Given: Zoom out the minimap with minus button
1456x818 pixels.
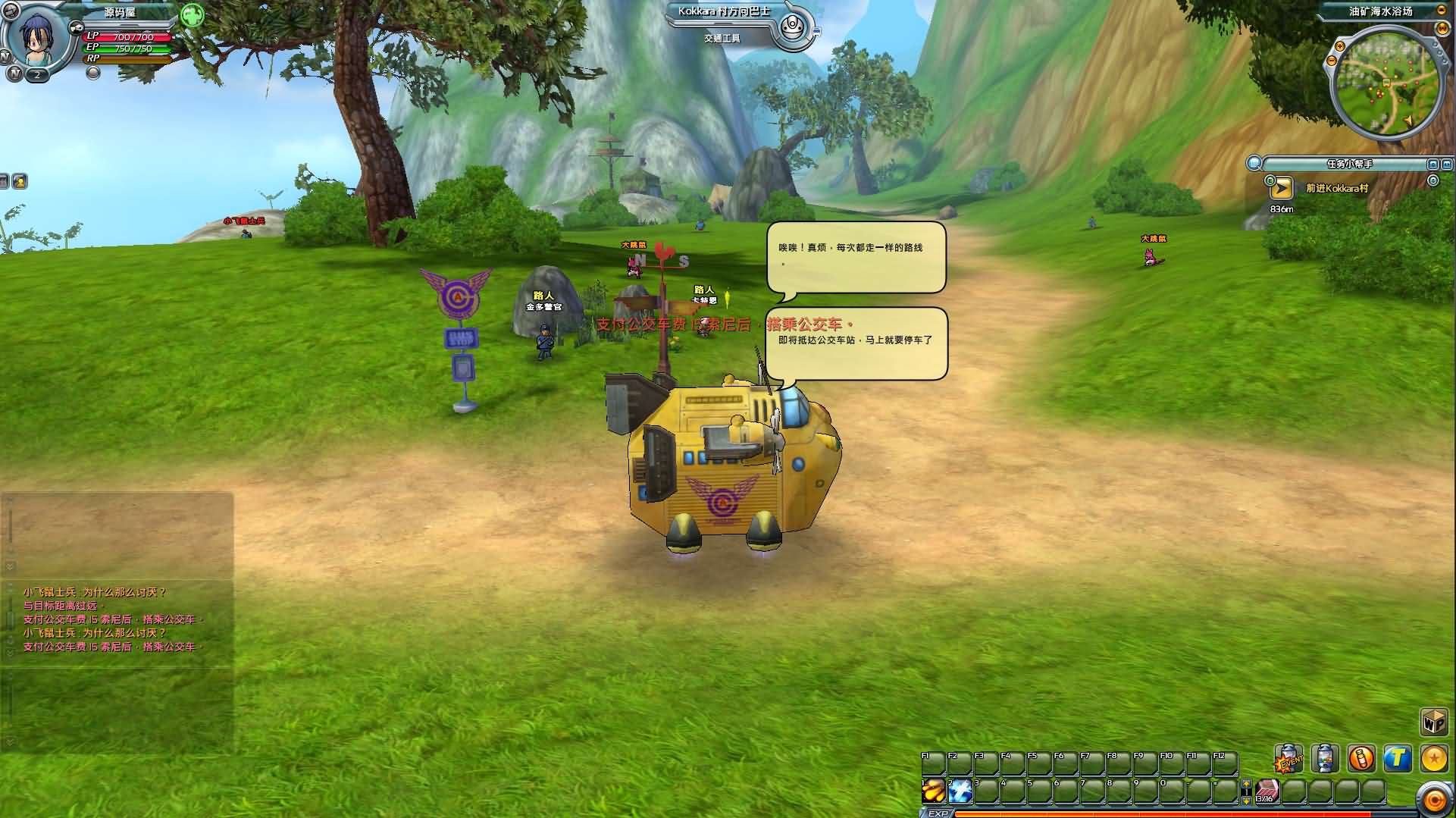Looking at the screenshot, I should pyautogui.click(x=1333, y=61).
